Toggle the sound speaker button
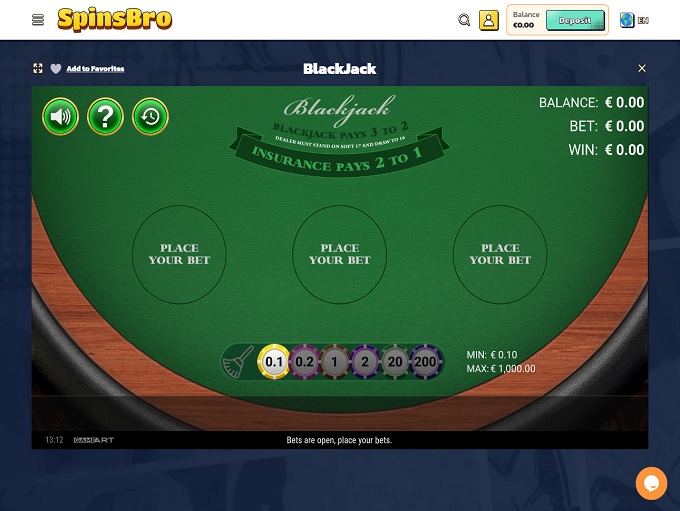The width and height of the screenshot is (680, 511). [60, 117]
